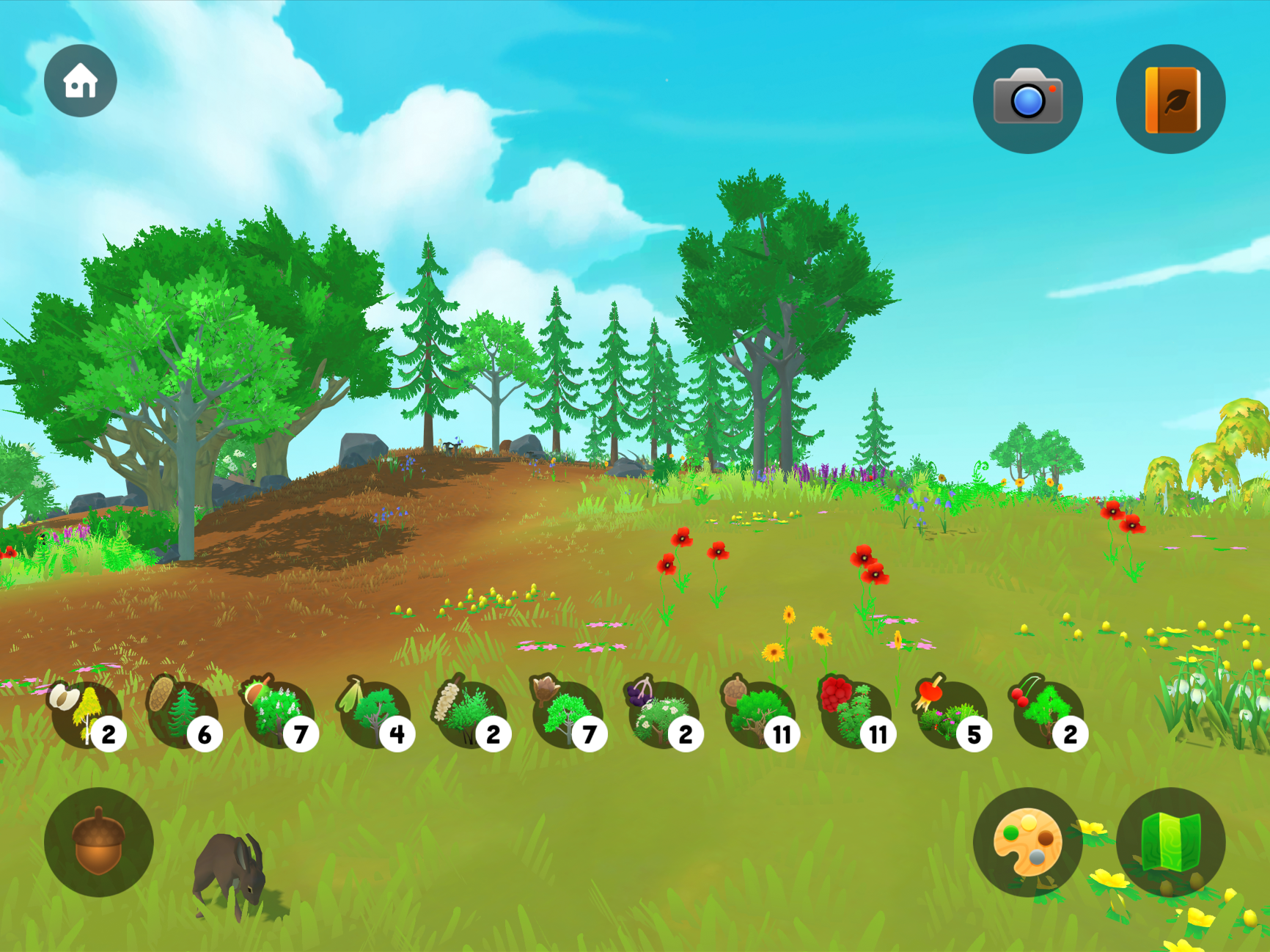Tap the acorn seed button
The height and width of the screenshot is (952, 1270).
[98, 842]
